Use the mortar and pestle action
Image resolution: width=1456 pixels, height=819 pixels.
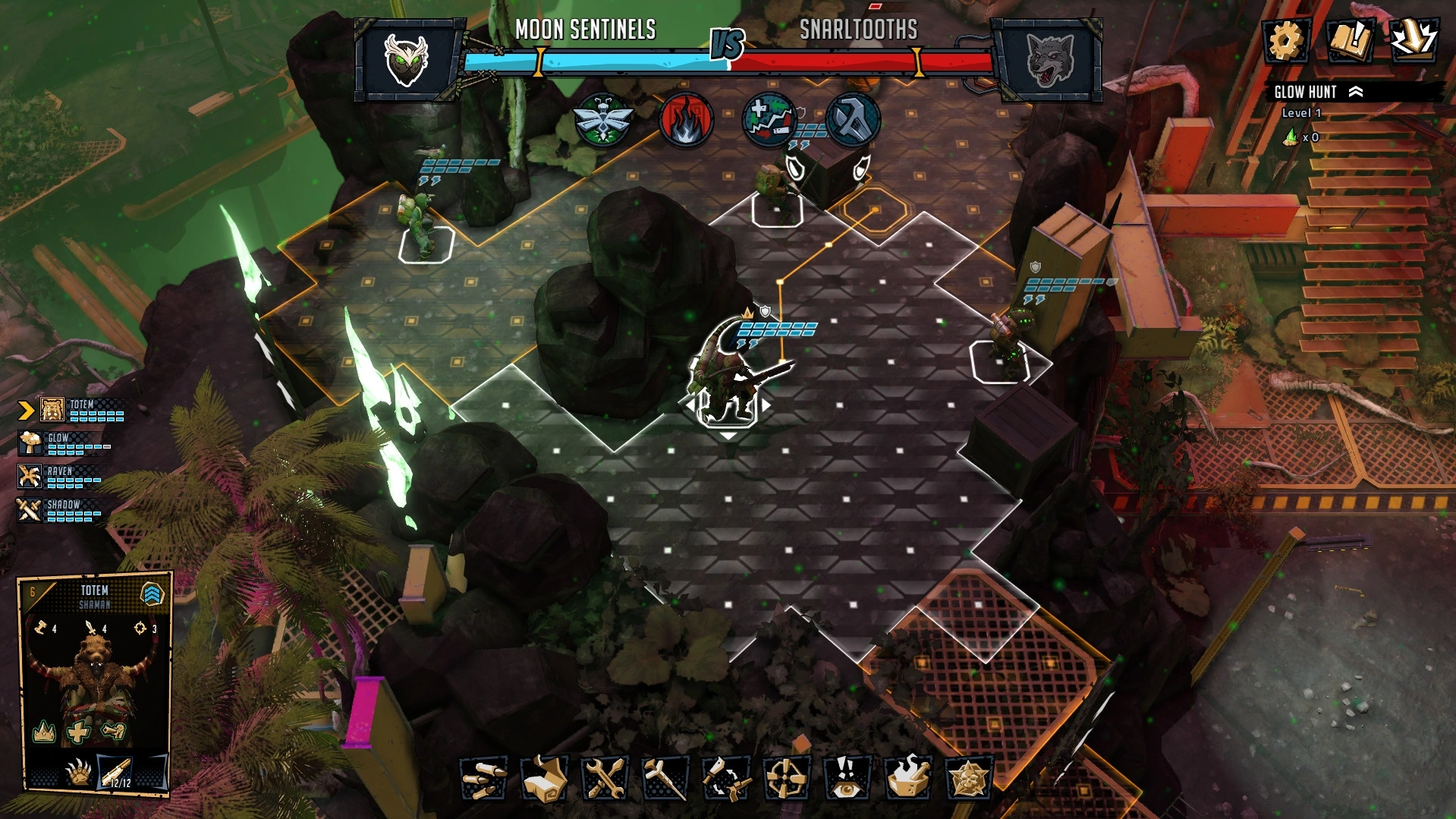(x=907, y=779)
